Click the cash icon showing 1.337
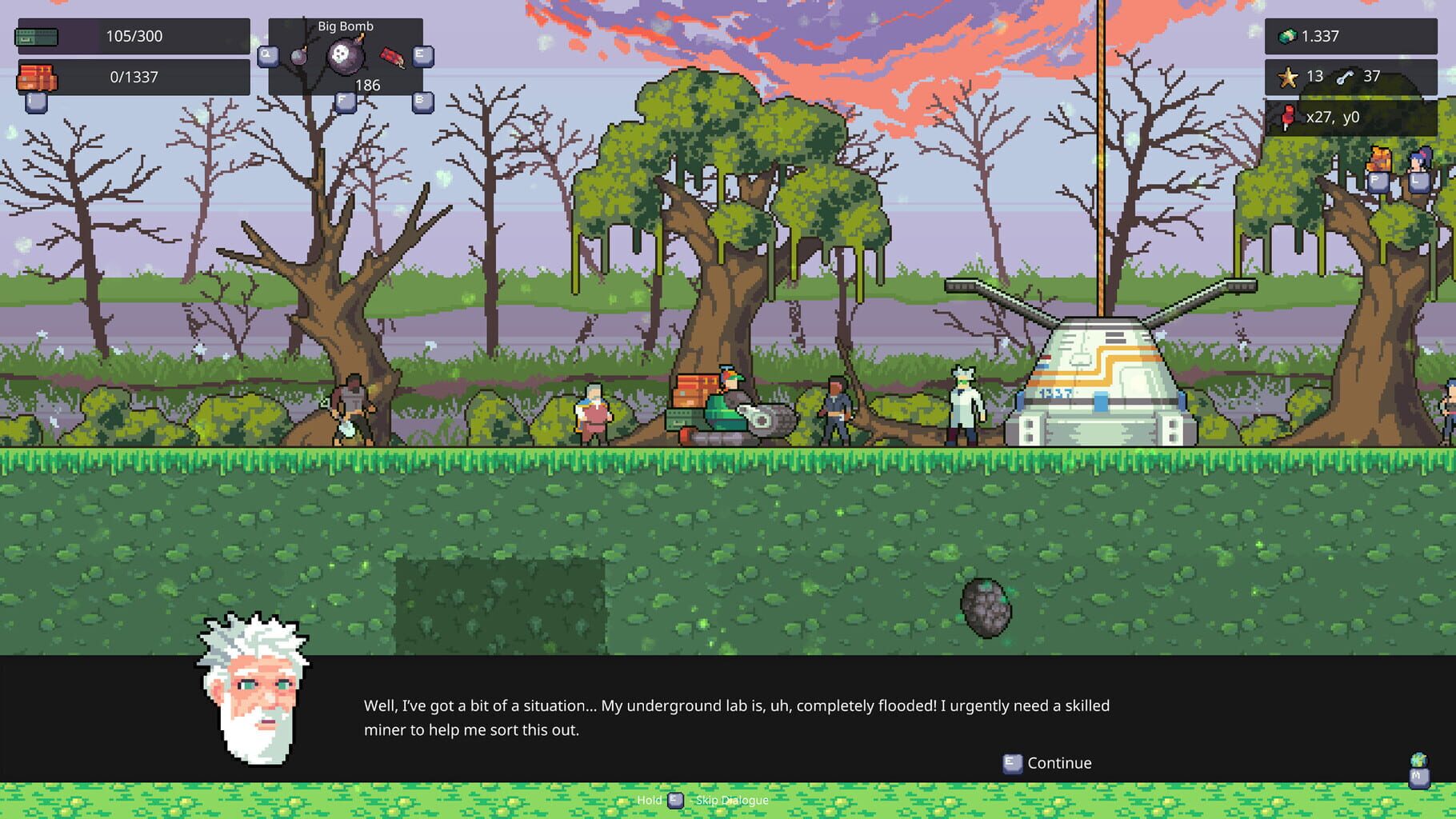This screenshot has height=819, width=1456. (1290, 36)
